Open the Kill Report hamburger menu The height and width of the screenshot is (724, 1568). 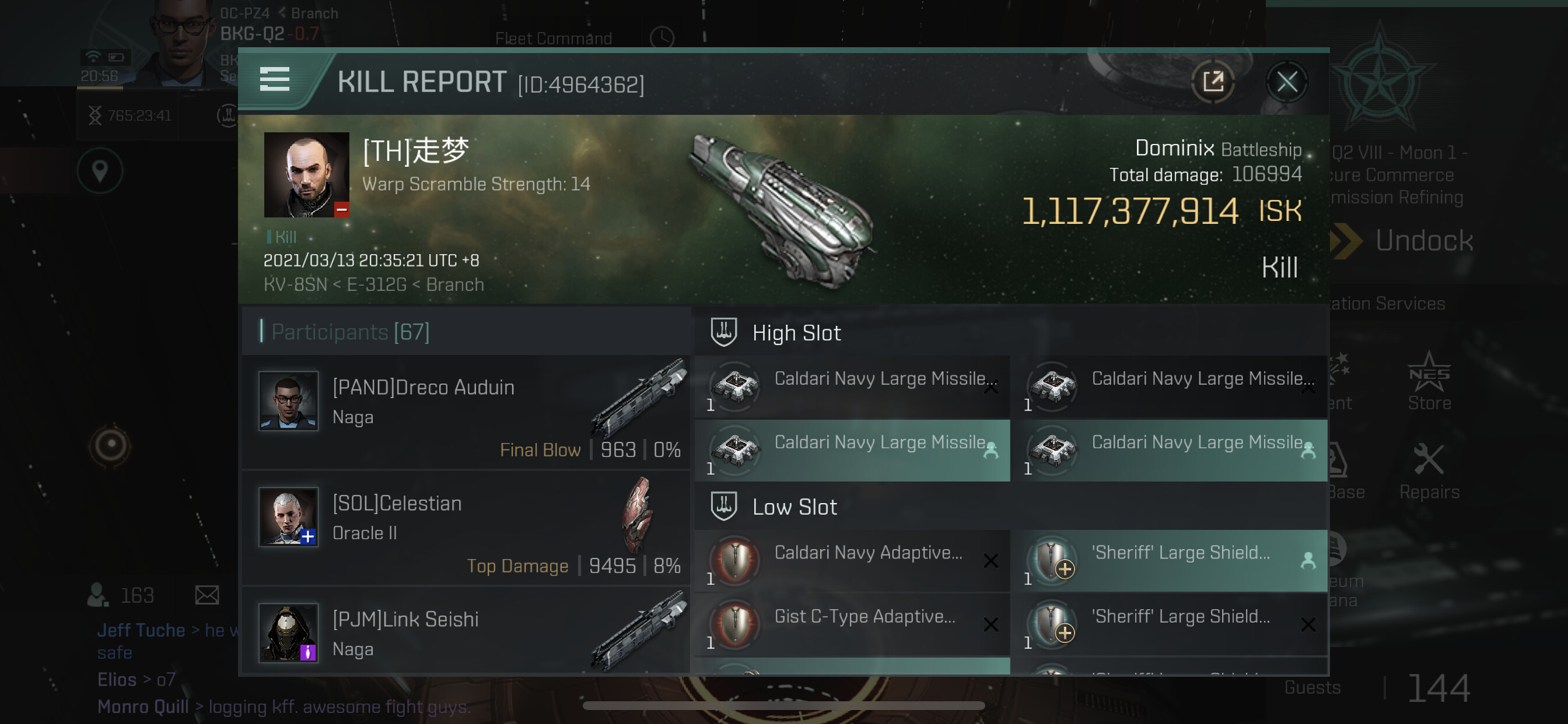275,80
